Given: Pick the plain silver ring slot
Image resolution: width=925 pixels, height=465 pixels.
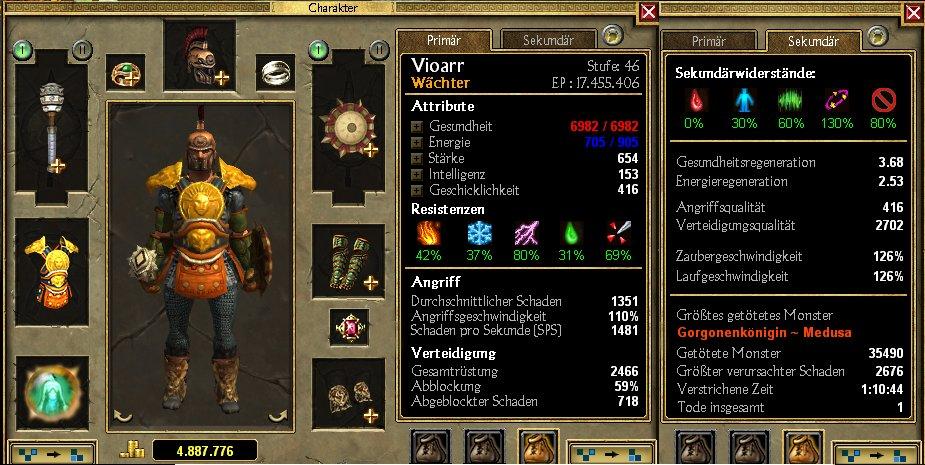Looking at the screenshot, I should click(274, 72).
